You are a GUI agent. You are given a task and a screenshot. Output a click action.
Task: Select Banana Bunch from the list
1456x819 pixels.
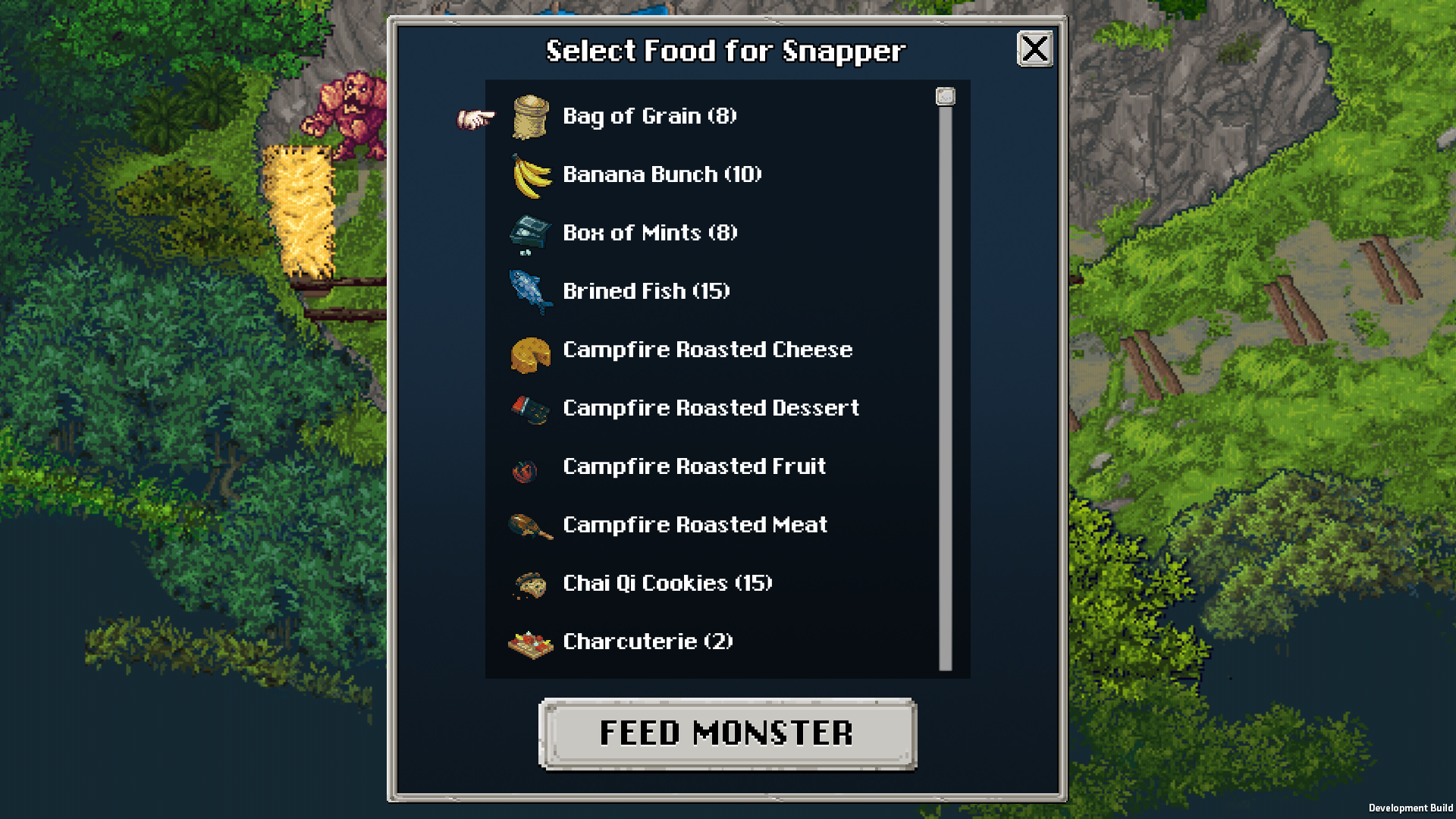pyautogui.click(x=661, y=175)
